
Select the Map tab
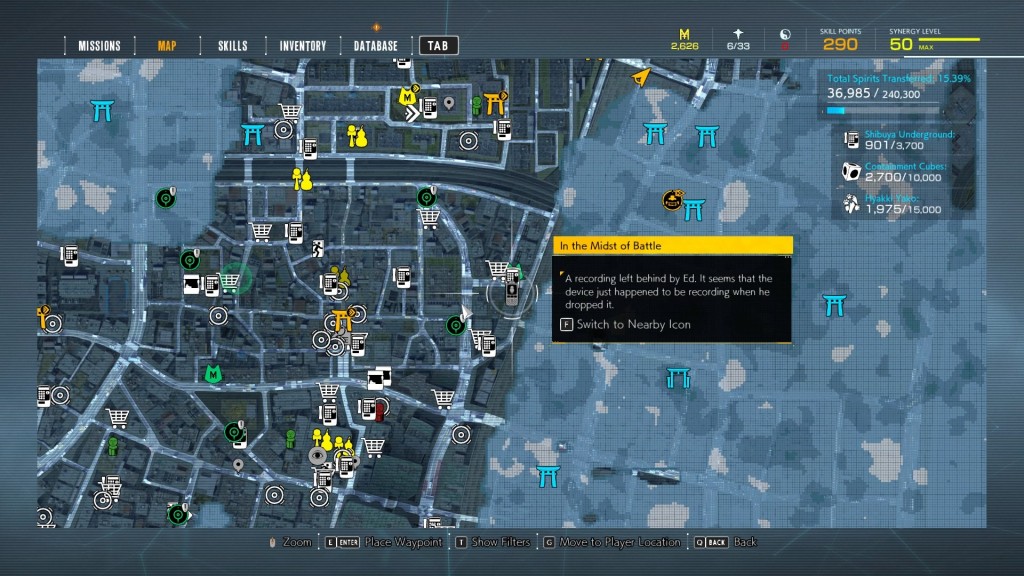pos(167,46)
